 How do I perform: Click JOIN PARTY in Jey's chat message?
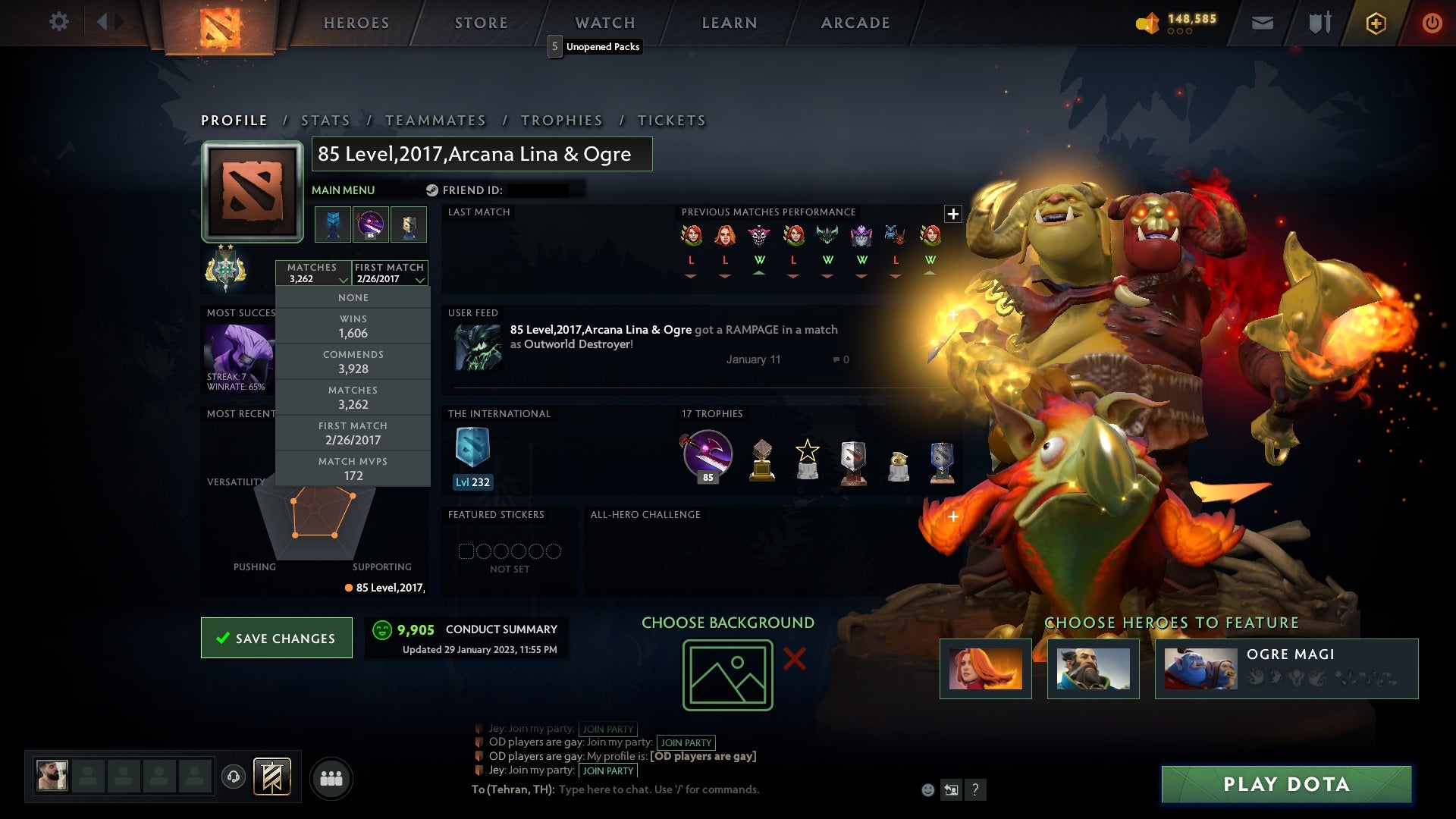(608, 729)
